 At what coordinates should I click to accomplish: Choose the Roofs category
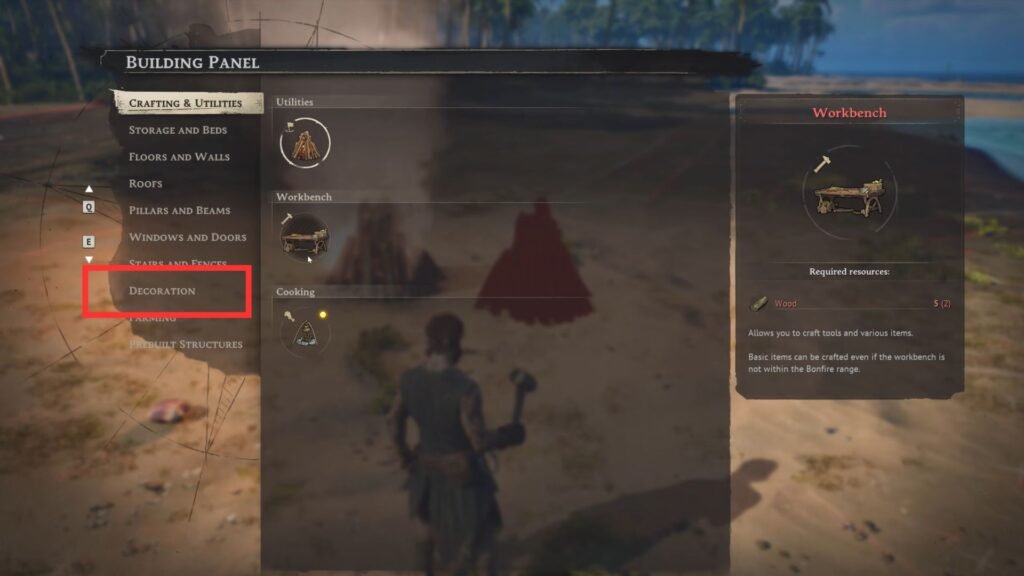pyautogui.click(x=146, y=184)
